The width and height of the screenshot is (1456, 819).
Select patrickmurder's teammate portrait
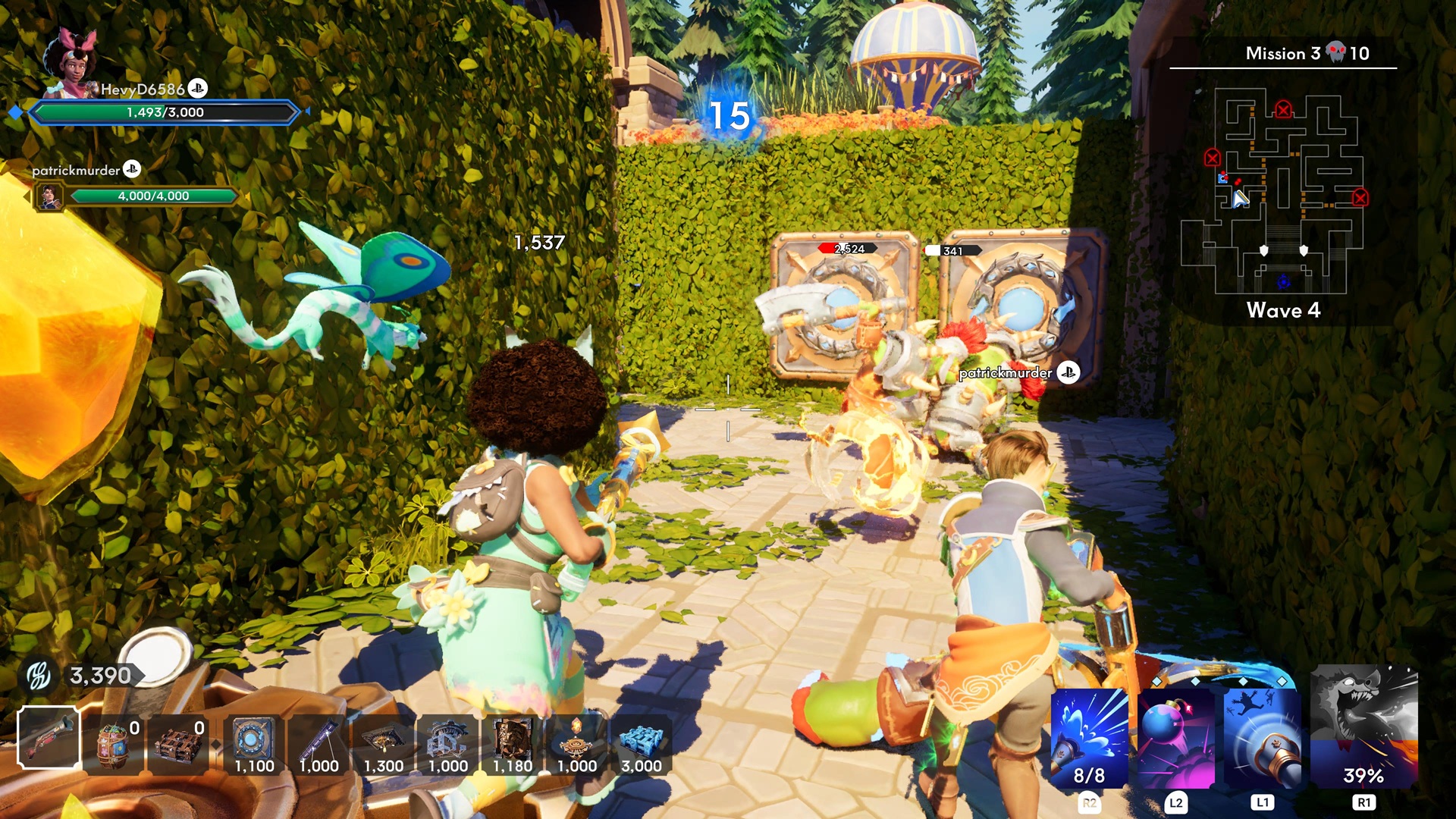50,197
